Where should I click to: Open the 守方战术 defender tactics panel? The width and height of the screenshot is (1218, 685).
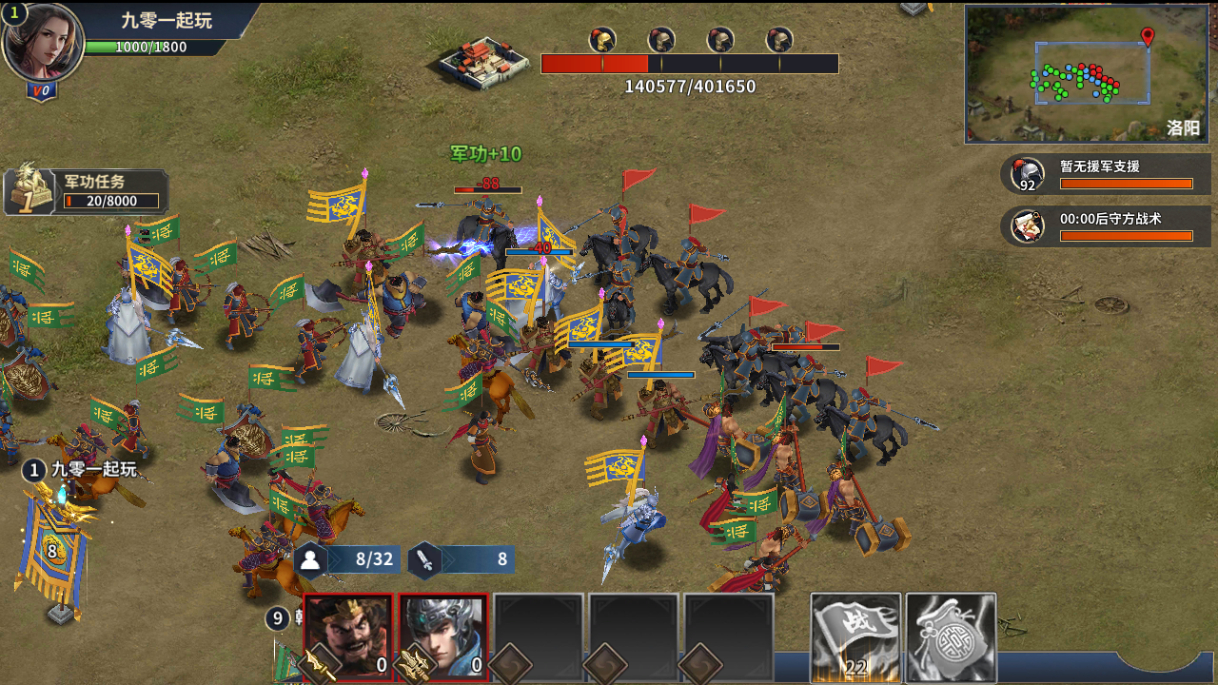1106,226
